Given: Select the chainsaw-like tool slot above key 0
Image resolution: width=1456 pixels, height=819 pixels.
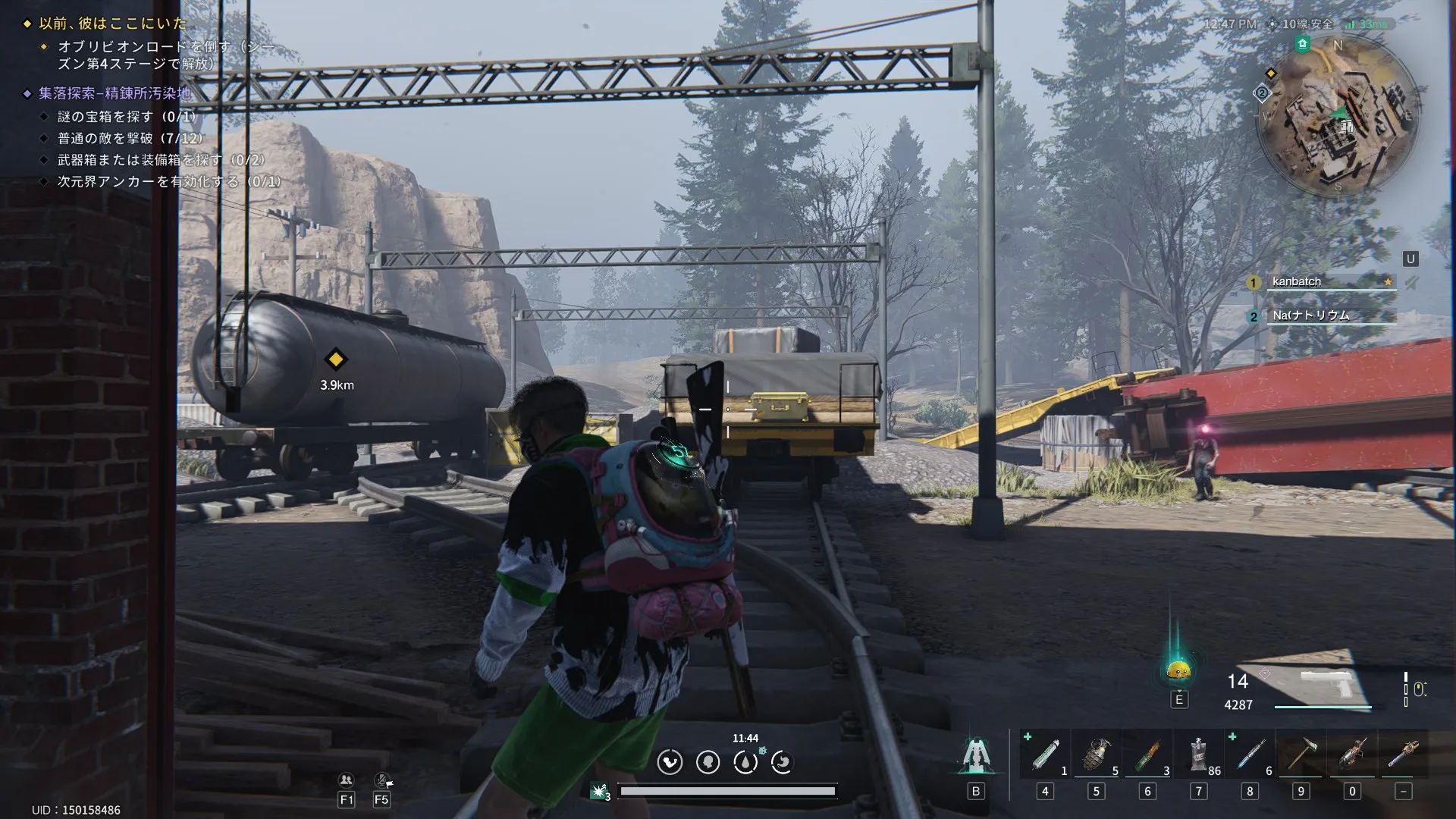Looking at the screenshot, I should pyautogui.click(x=1352, y=755).
